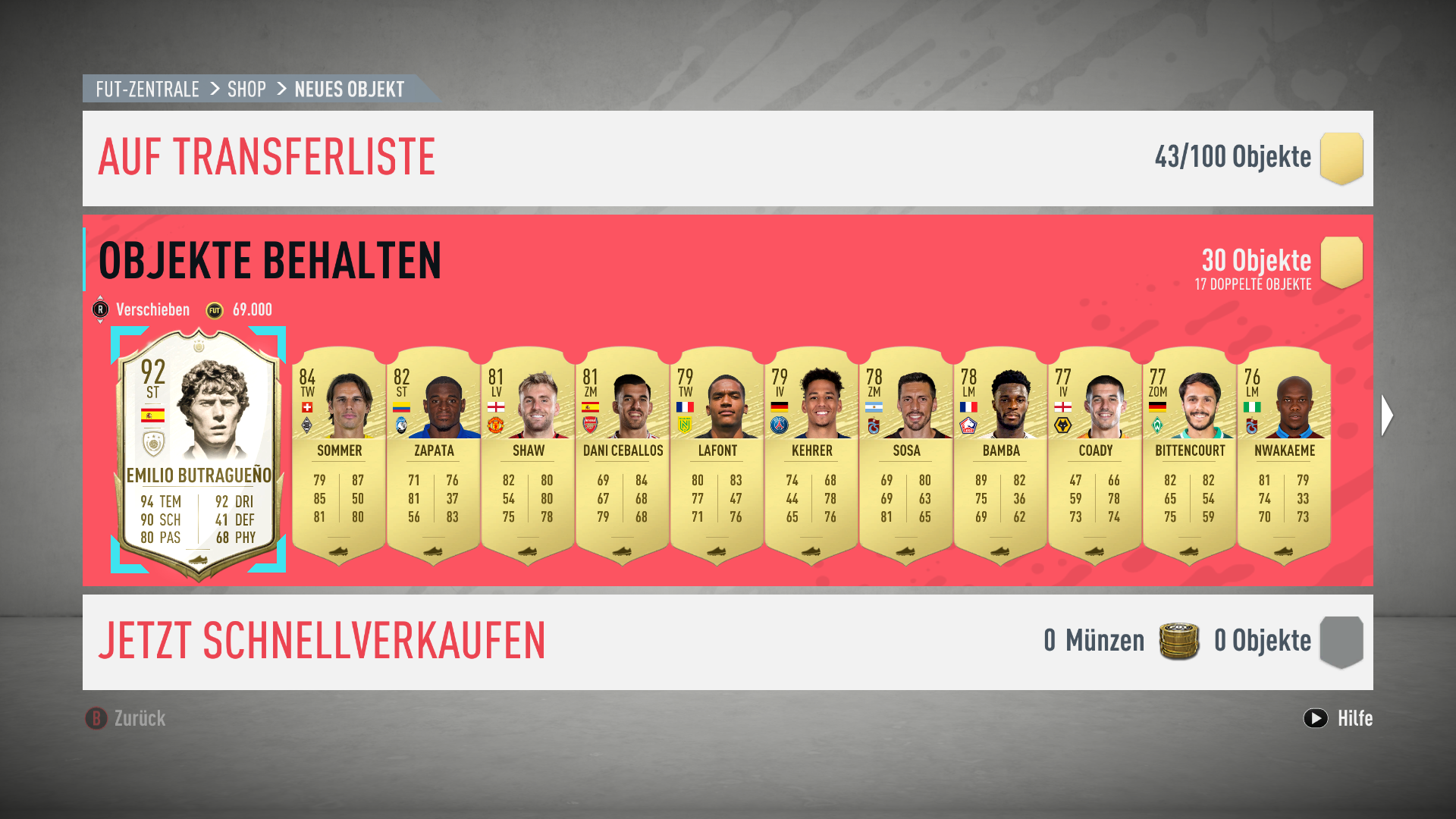The height and width of the screenshot is (819, 1456).
Task: Show more cards with the right arrow
Action: (x=1387, y=415)
